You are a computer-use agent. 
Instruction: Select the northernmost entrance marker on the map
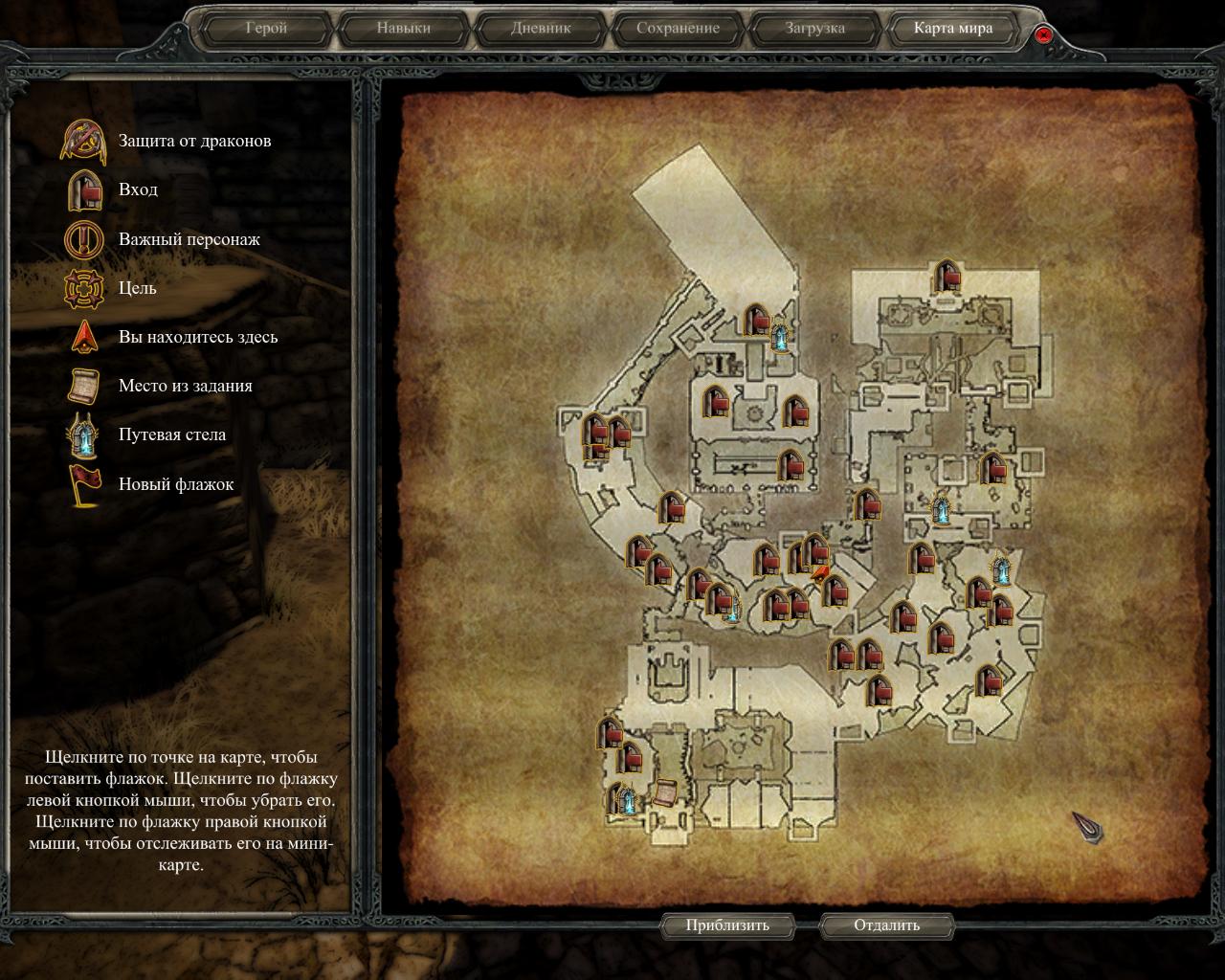click(x=947, y=278)
